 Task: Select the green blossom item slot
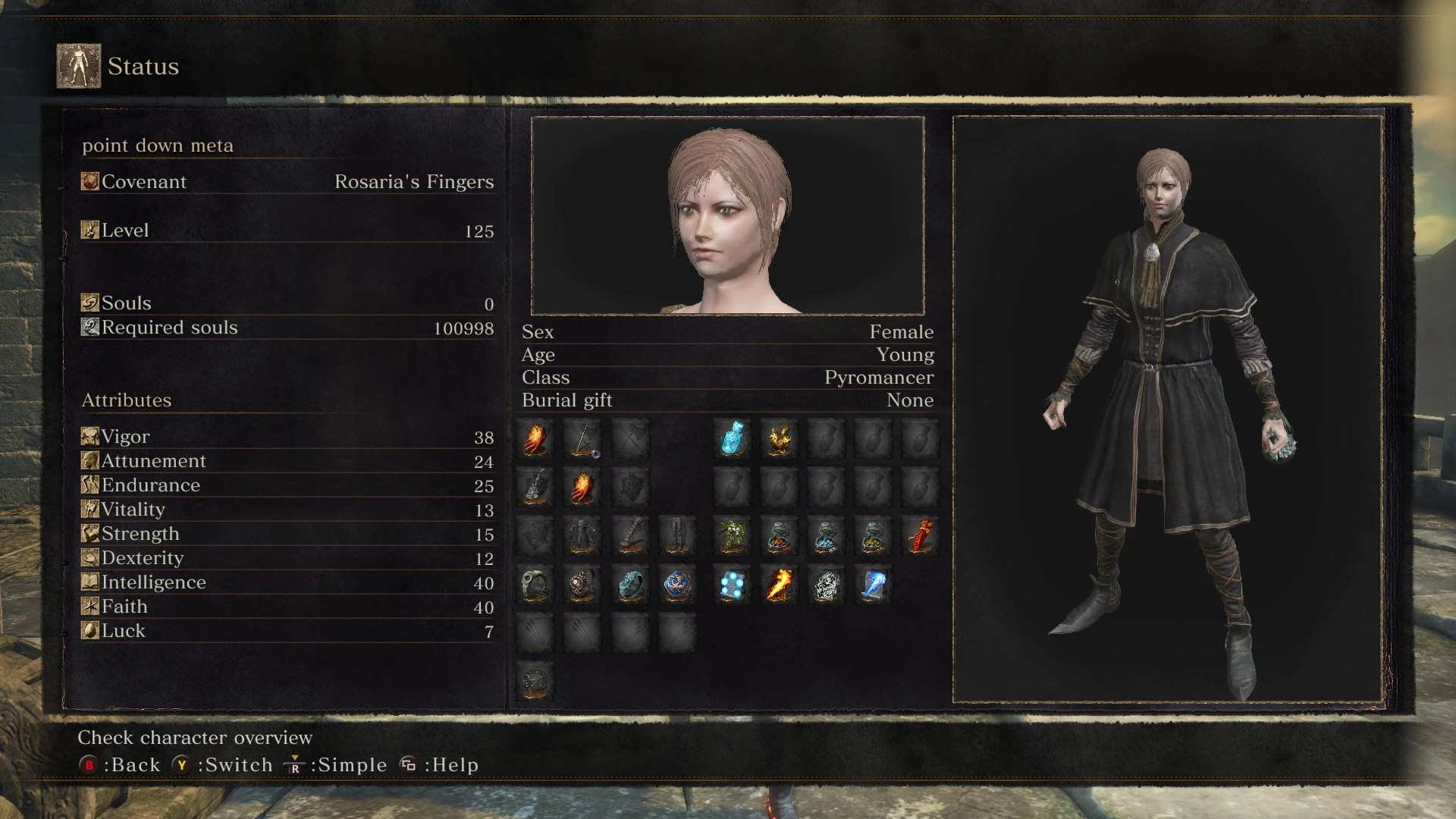coord(733,536)
